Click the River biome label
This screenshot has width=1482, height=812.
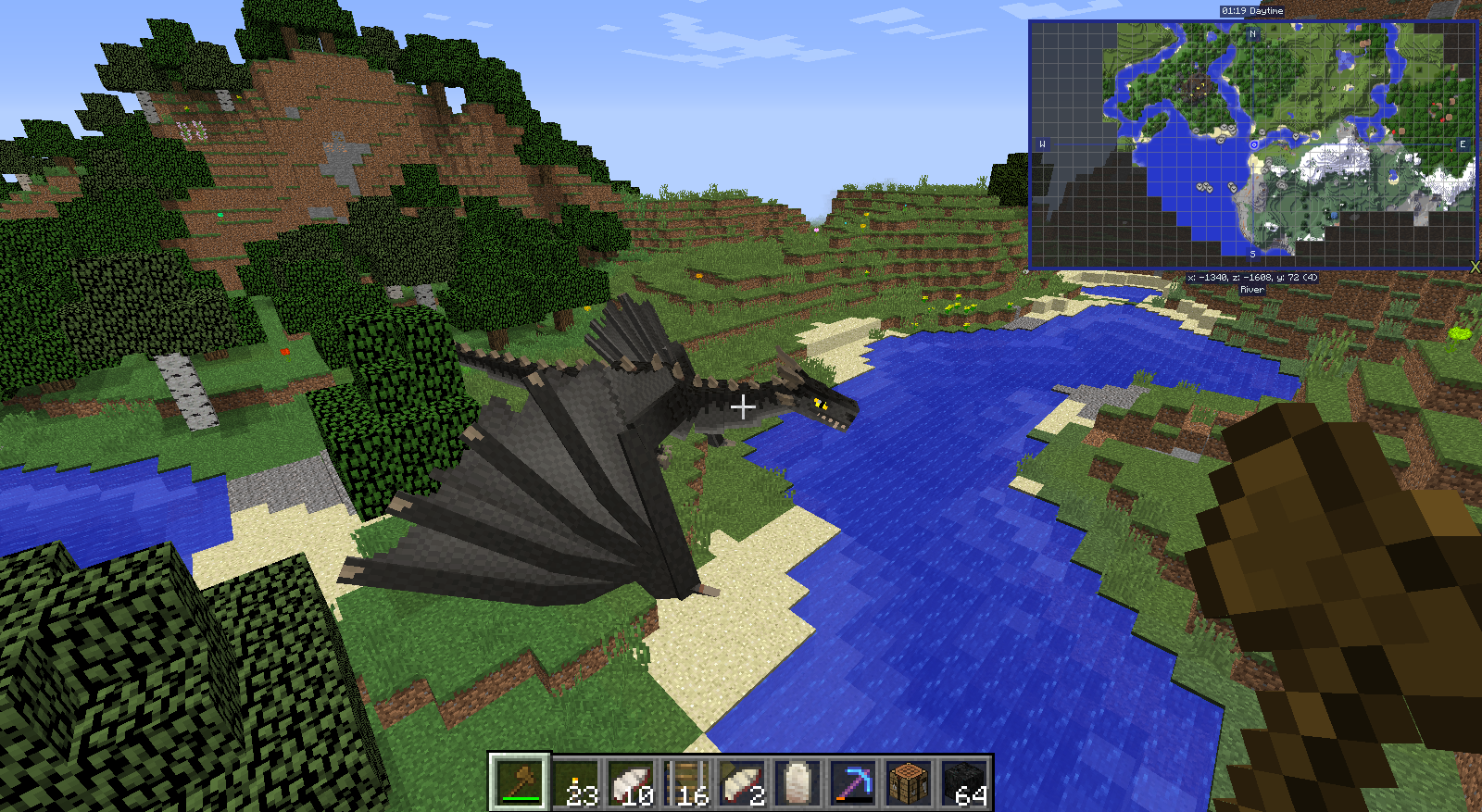1251,290
